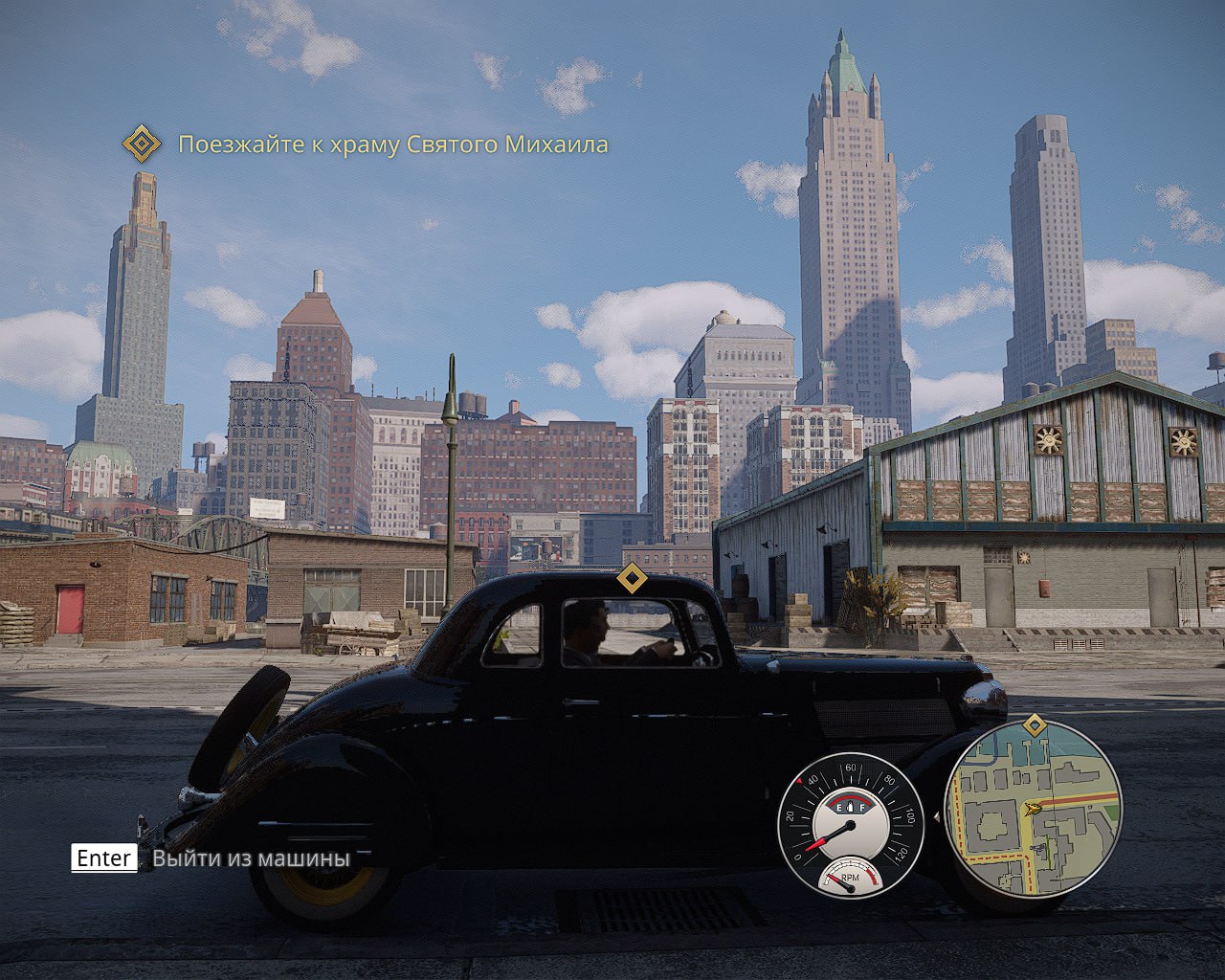1225x980 pixels.
Task: Select the gold diamond objective icon beside the quest text
Action: click(x=142, y=145)
